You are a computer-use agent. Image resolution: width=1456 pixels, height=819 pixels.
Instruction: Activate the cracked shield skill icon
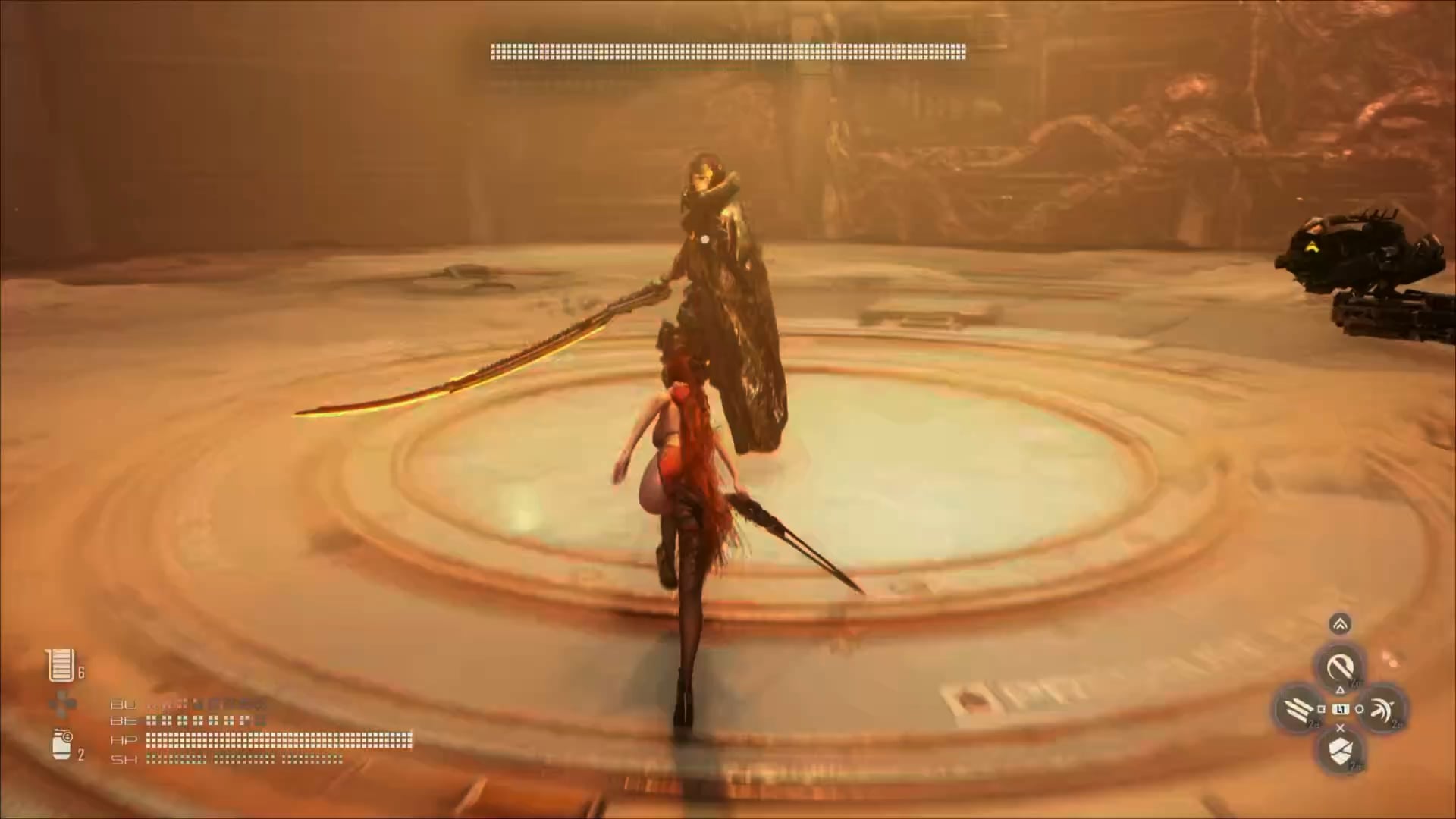(1340, 751)
